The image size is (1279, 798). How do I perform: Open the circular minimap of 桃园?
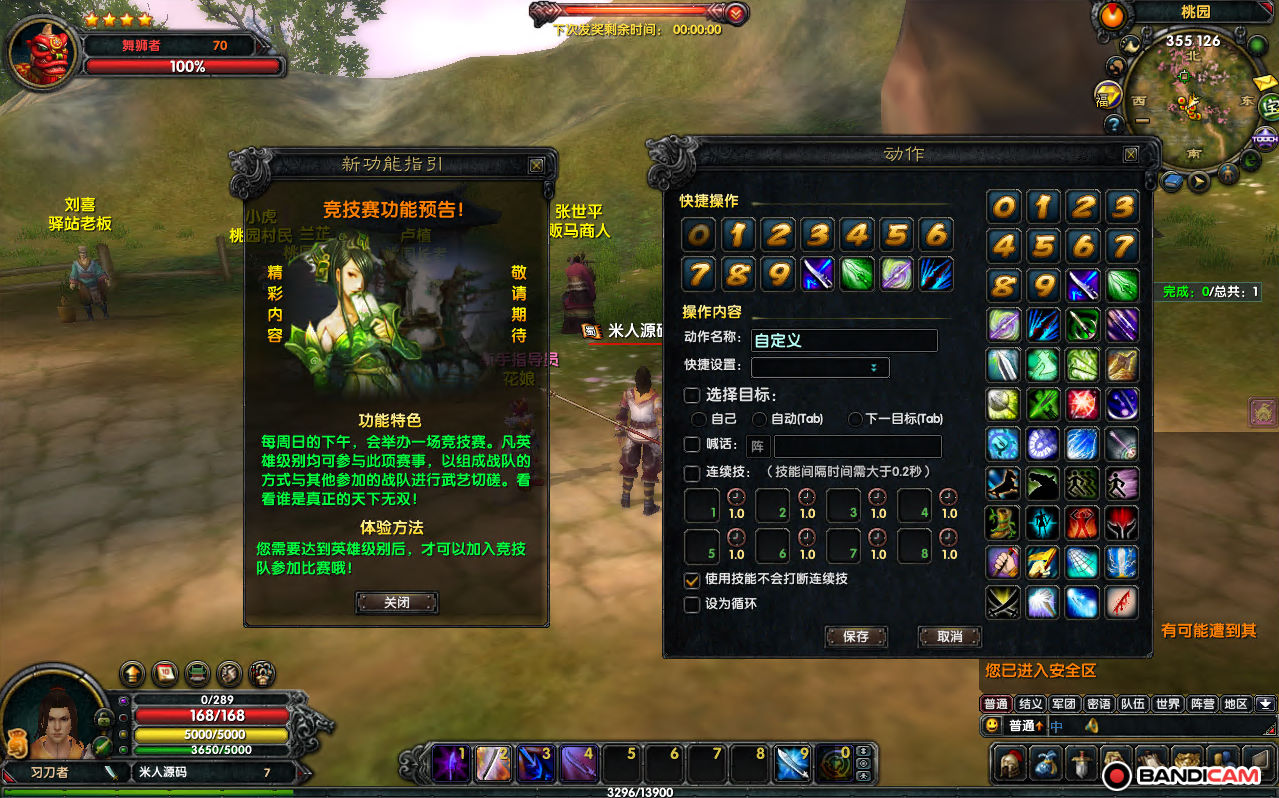[x=1192, y=98]
